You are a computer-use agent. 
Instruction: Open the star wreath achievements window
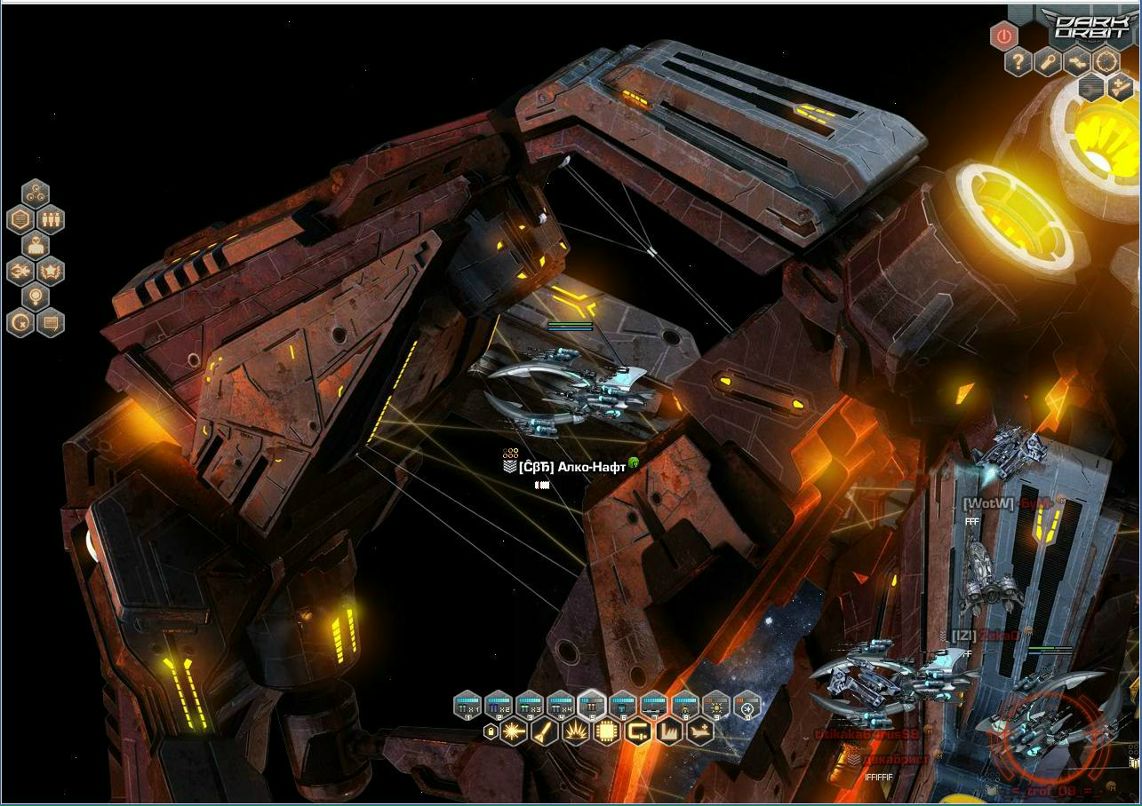50,271
